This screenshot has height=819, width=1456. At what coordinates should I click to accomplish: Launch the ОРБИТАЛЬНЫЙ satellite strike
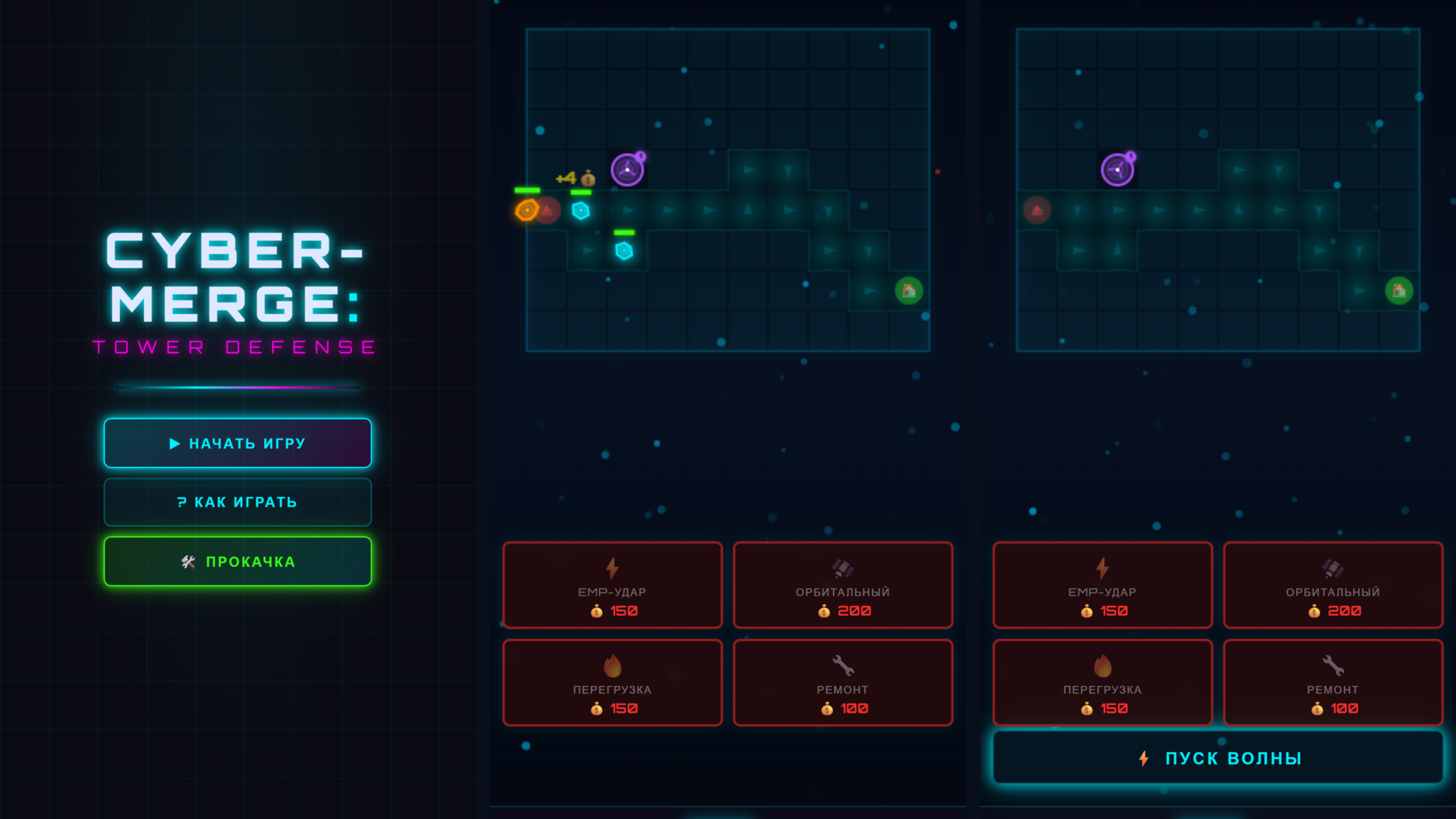(843, 586)
